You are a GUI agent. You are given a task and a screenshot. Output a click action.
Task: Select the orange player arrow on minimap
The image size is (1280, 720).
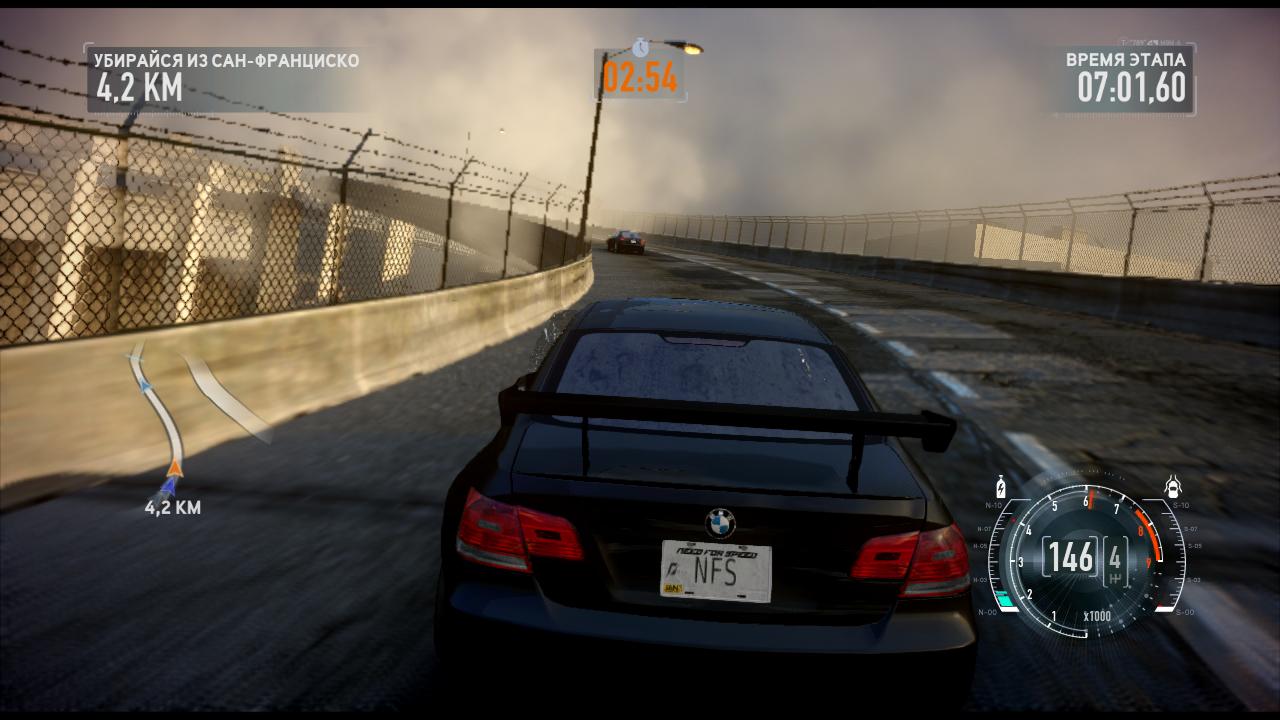click(x=175, y=465)
